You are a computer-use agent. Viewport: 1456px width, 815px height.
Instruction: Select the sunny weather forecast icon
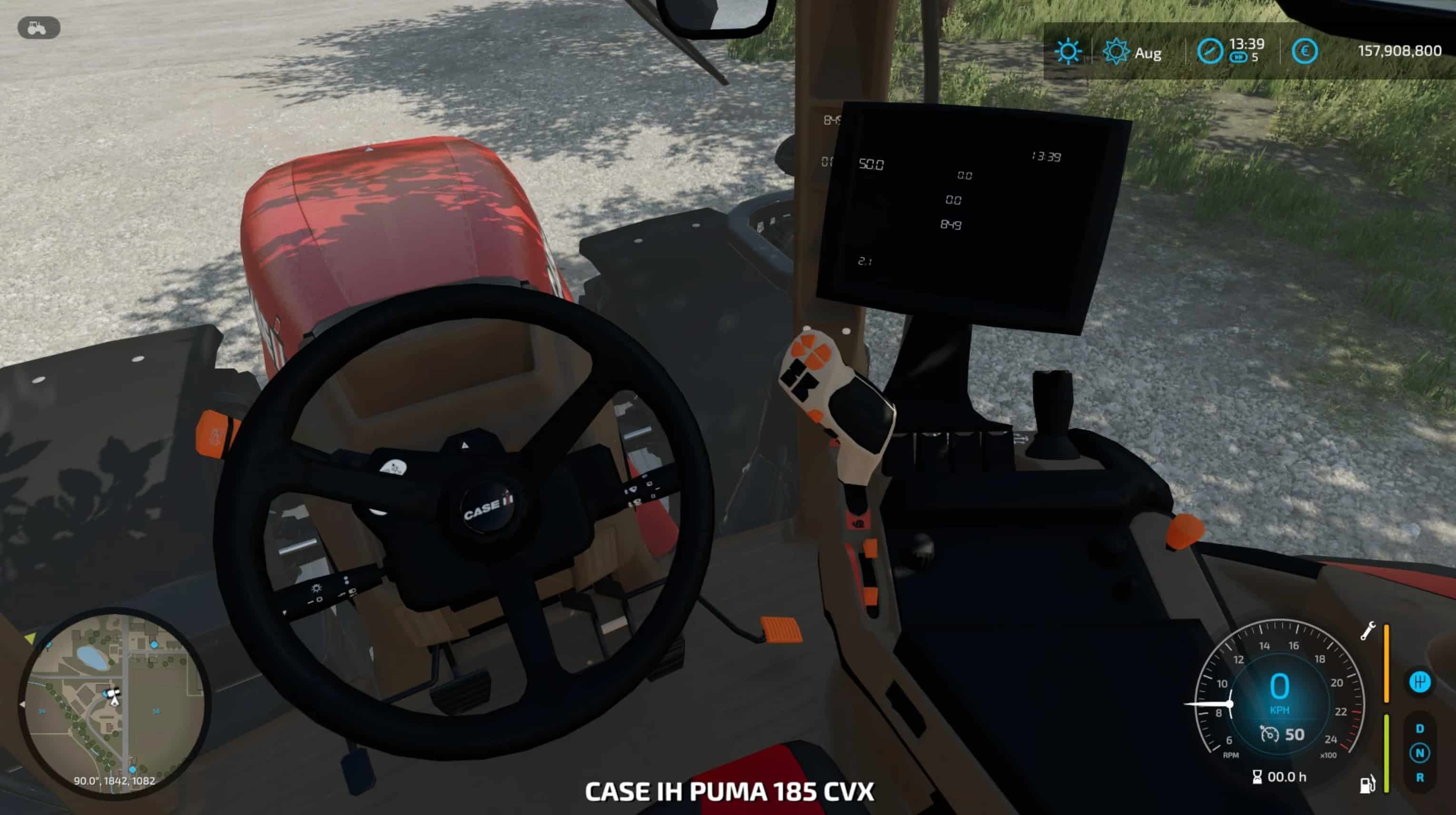point(1068,52)
